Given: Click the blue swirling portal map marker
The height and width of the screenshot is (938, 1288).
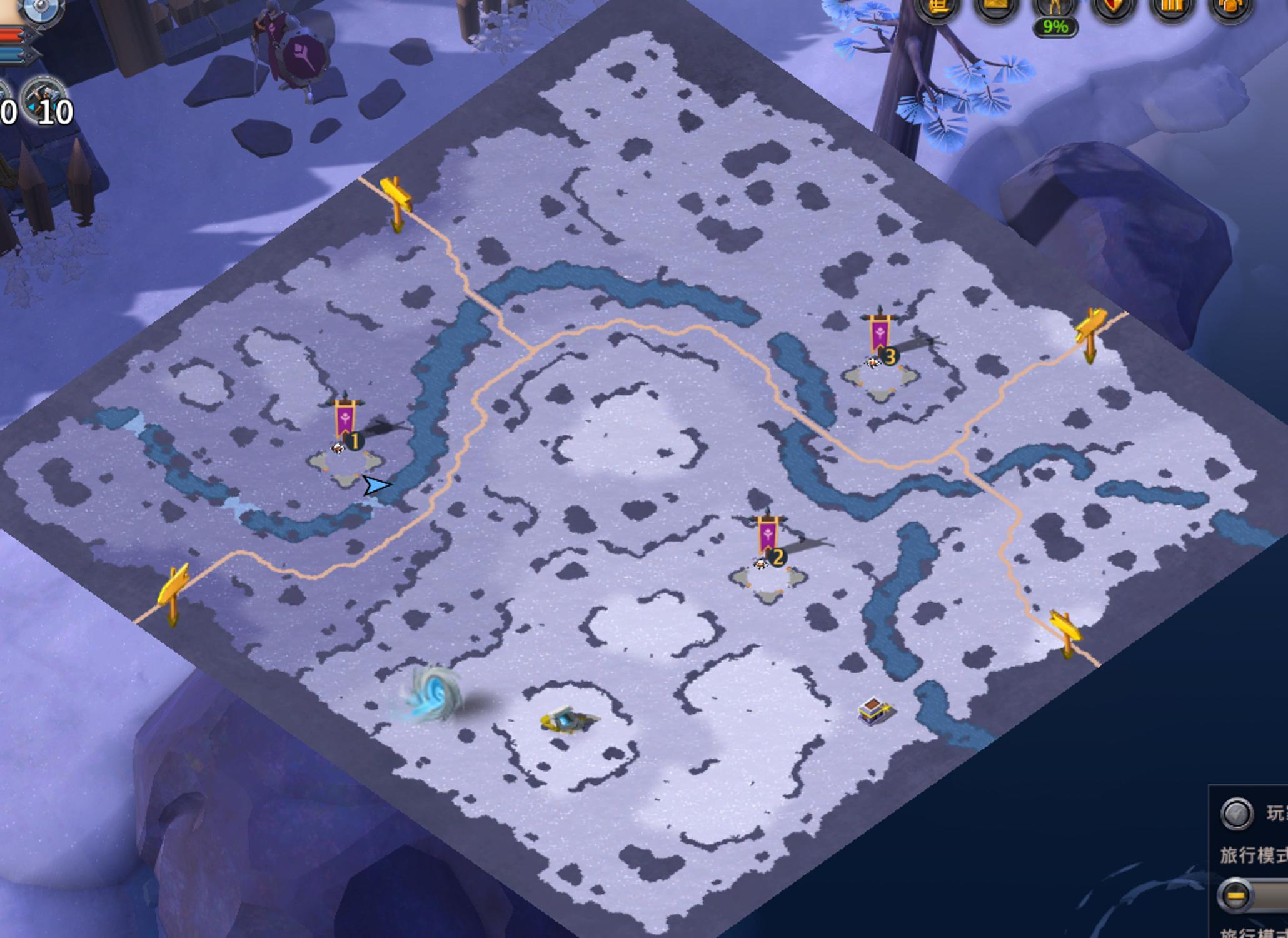Looking at the screenshot, I should (x=433, y=694).
